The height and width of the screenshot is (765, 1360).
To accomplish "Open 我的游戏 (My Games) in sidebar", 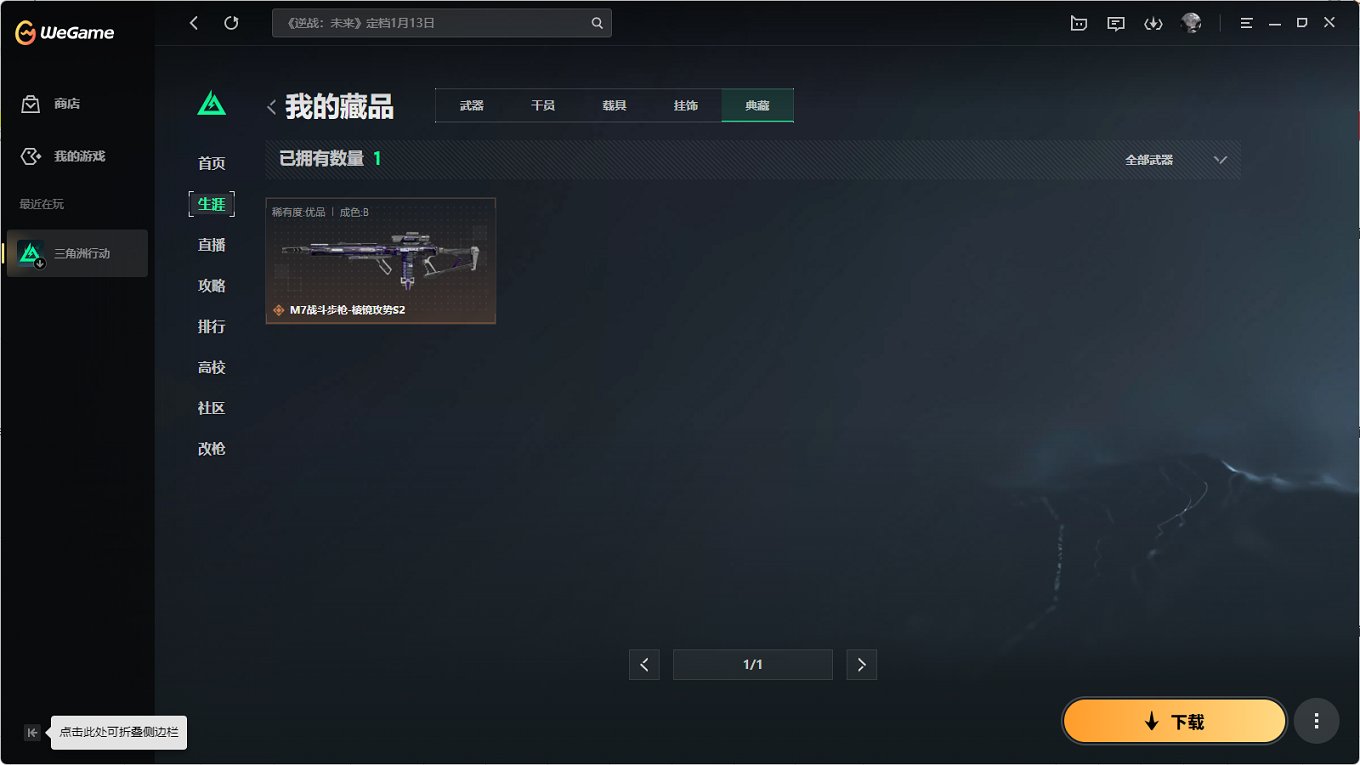I will (76, 156).
